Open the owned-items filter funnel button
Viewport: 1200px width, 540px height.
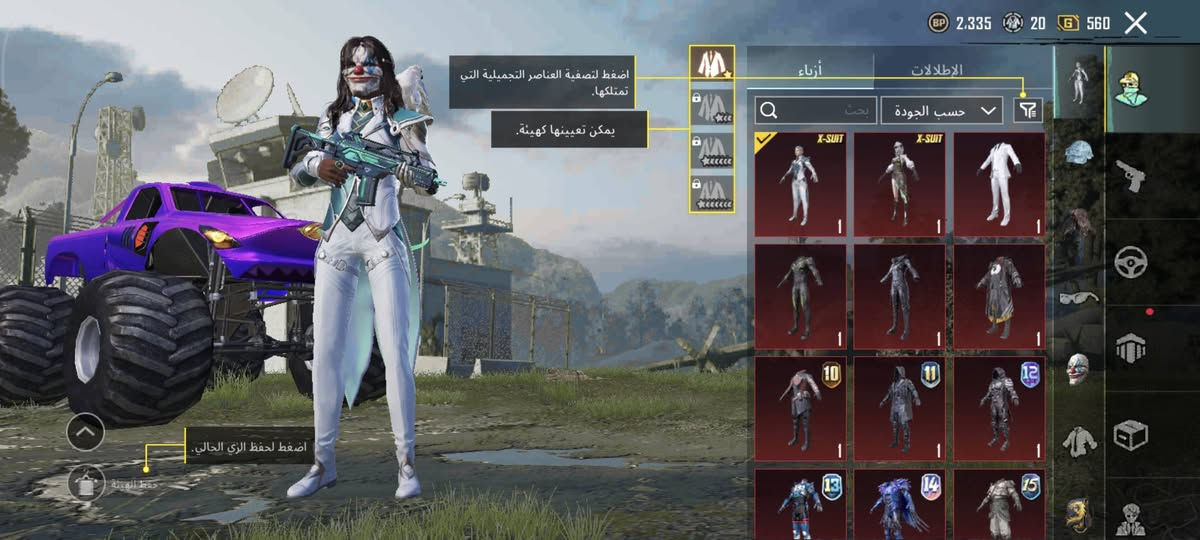[x=1027, y=110]
